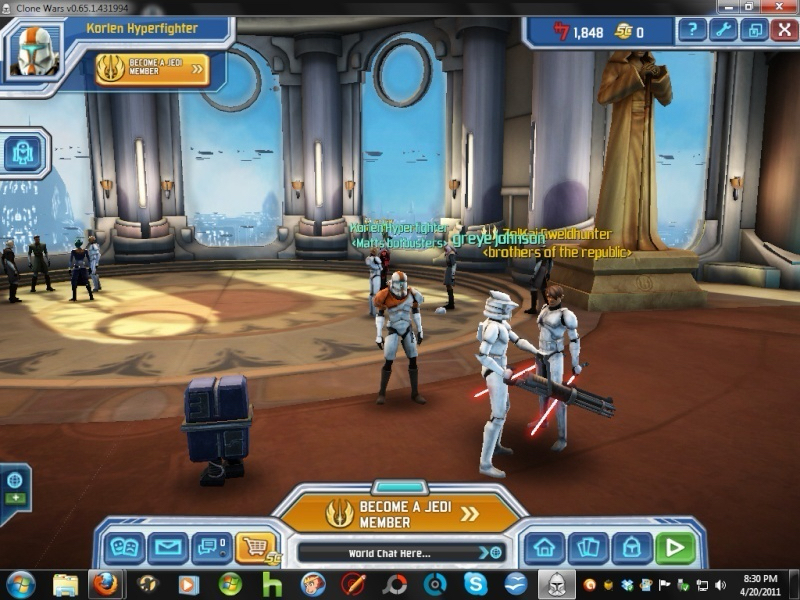Click the green play arrow button
The height and width of the screenshot is (600, 800).
(676, 547)
